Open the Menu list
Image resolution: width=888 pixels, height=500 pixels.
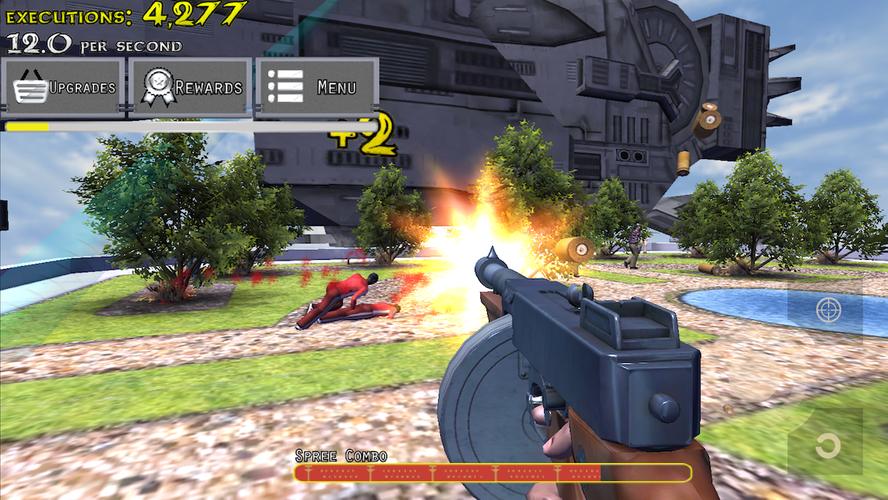318,88
